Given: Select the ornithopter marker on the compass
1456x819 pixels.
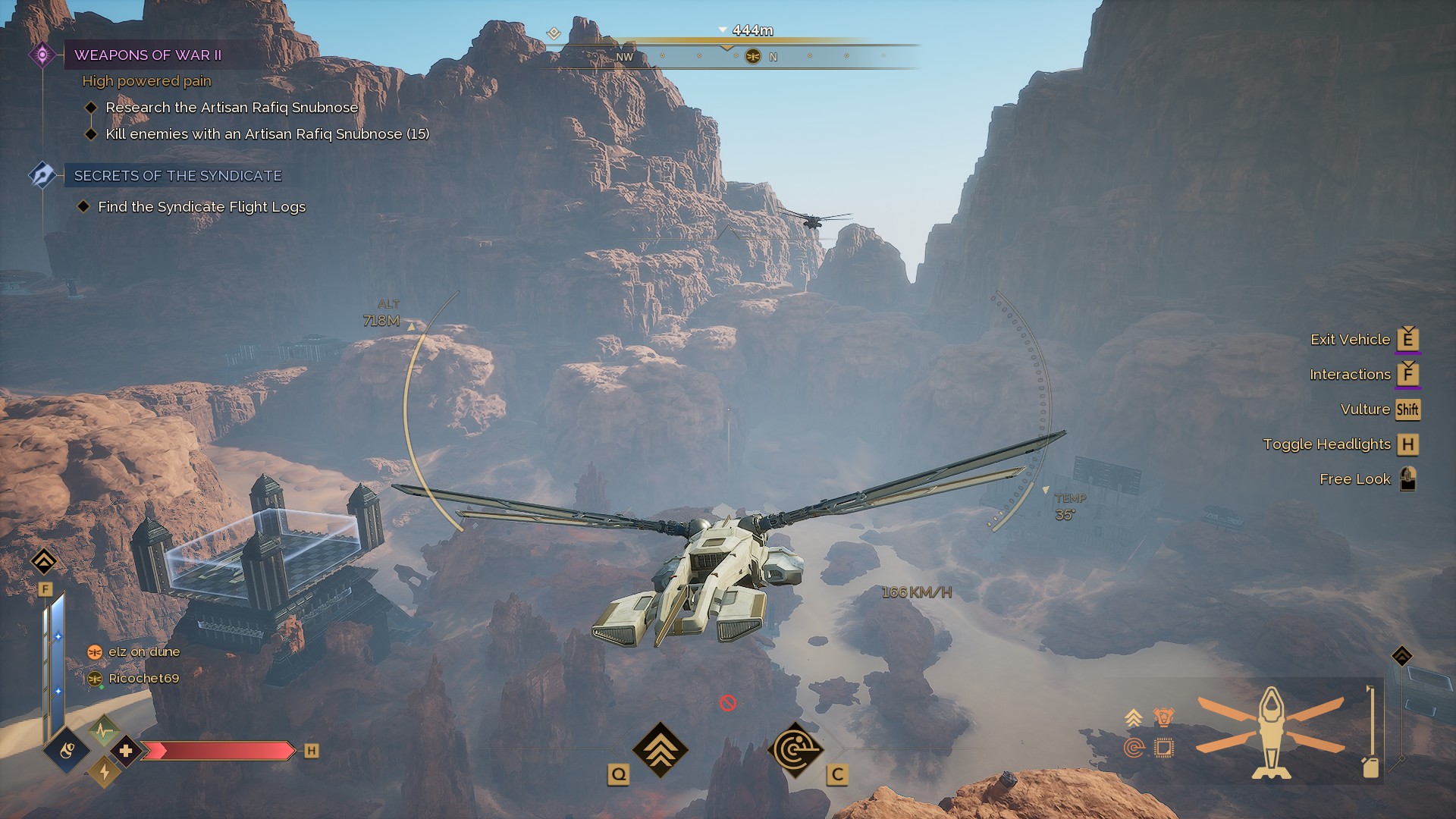Looking at the screenshot, I should [x=753, y=56].
